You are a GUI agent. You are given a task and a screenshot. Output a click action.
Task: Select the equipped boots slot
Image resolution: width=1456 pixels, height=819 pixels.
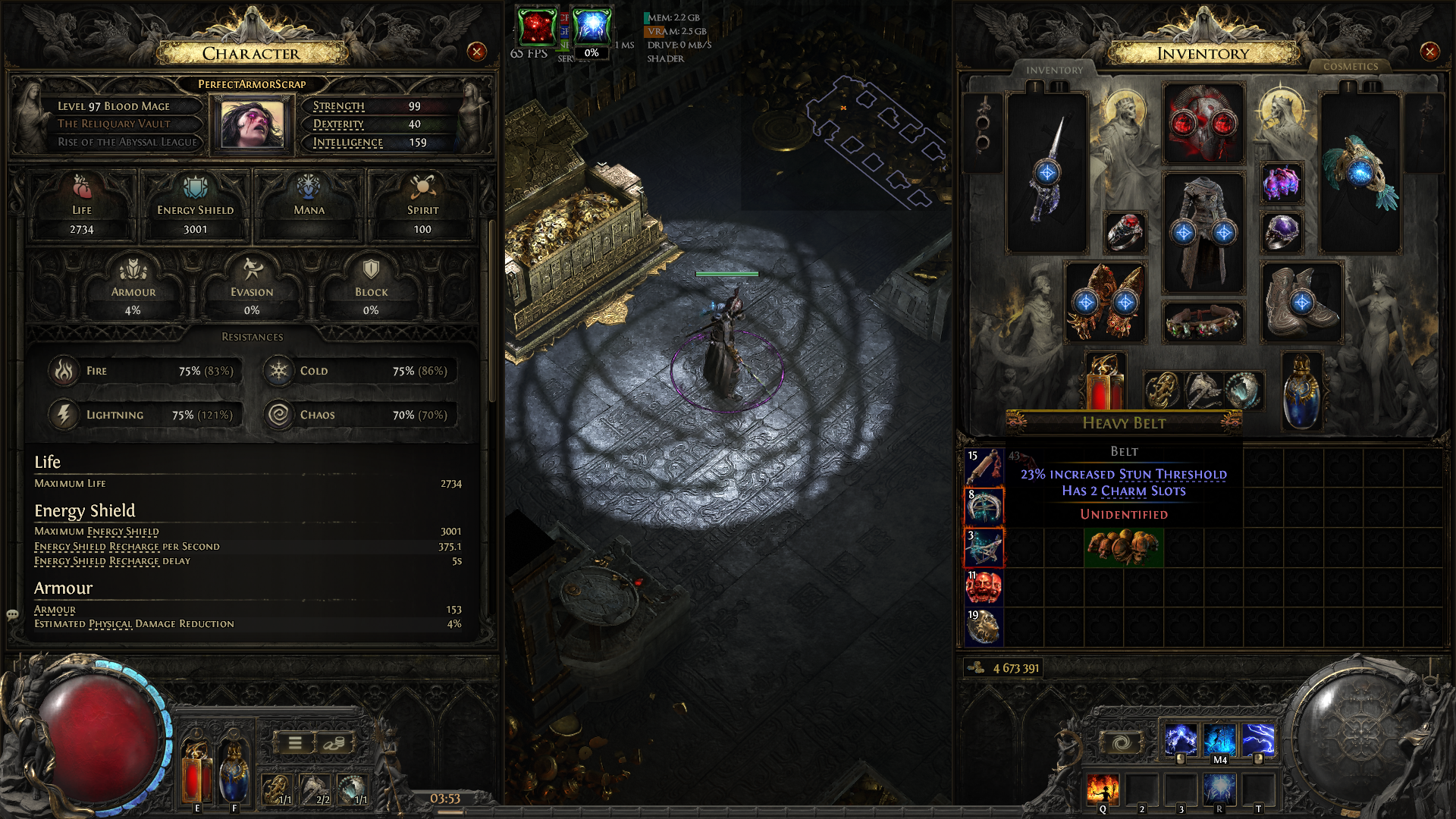coord(1301,302)
